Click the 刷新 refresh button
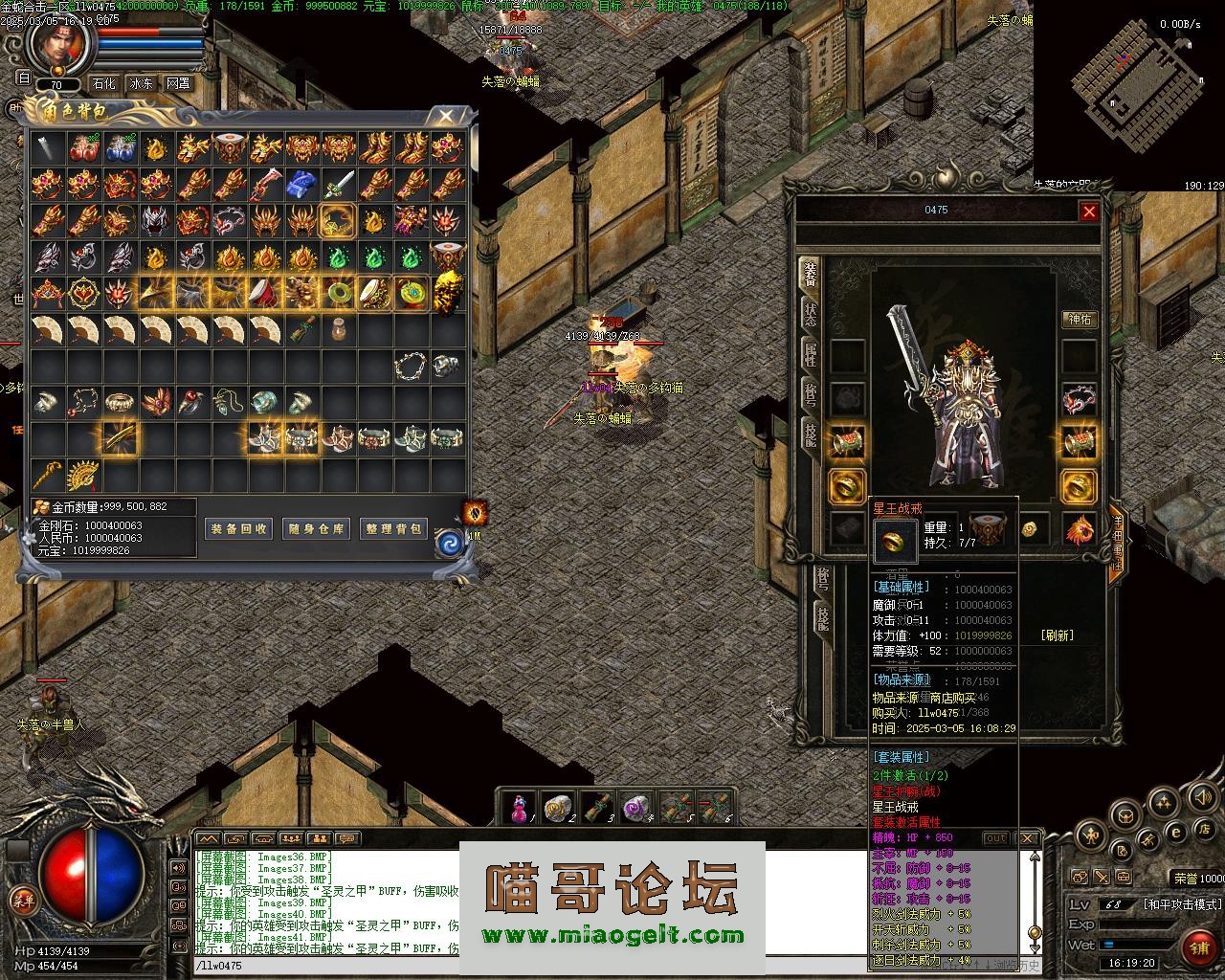This screenshot has height=980, width=1225. (1057, 635)
